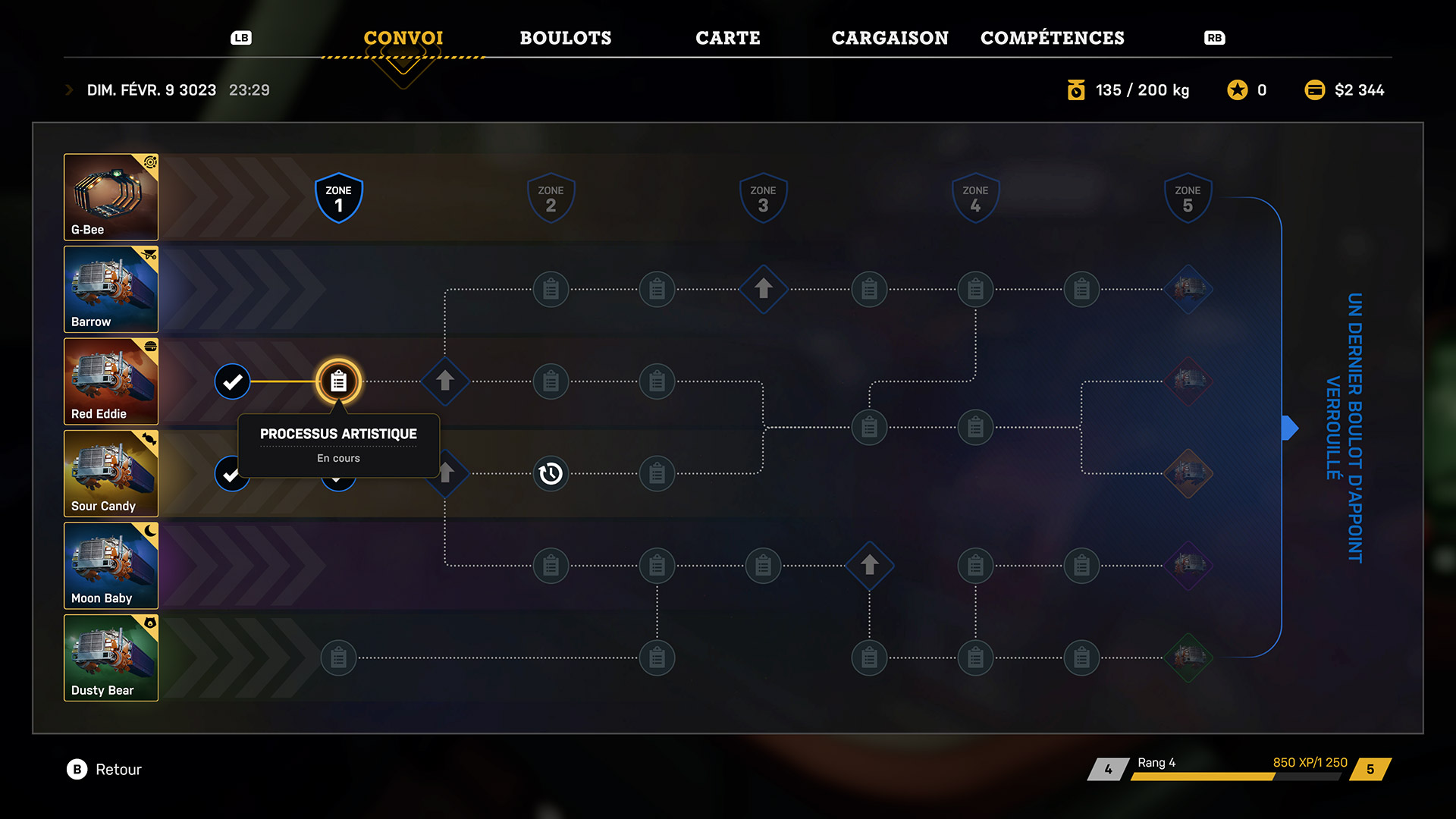This screenshot has width=1456, height=819.
Task: Select the completed checkmark node in Red Eddie's row
Action: click(x=232, y=381)
